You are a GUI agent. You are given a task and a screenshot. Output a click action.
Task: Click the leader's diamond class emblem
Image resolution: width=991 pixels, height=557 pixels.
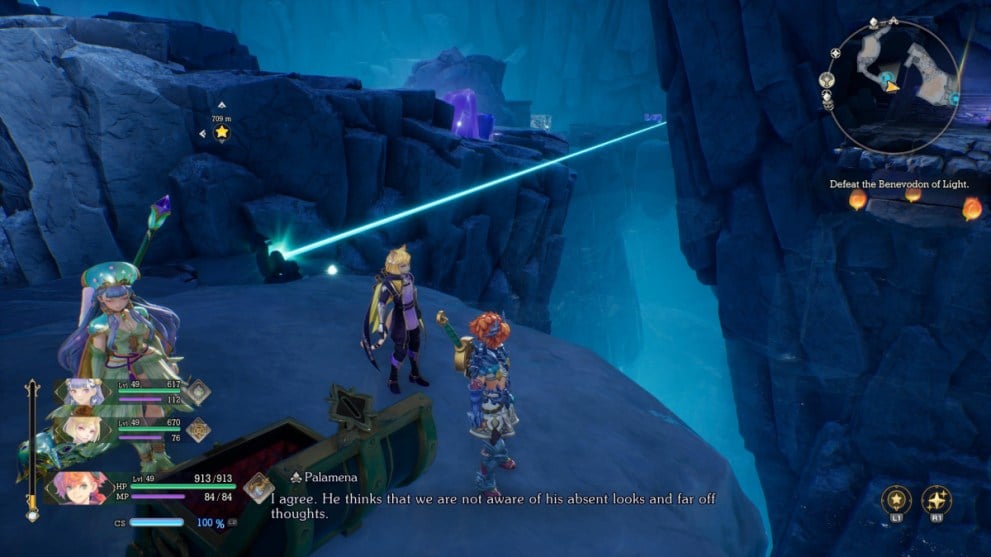coord(259,487)
